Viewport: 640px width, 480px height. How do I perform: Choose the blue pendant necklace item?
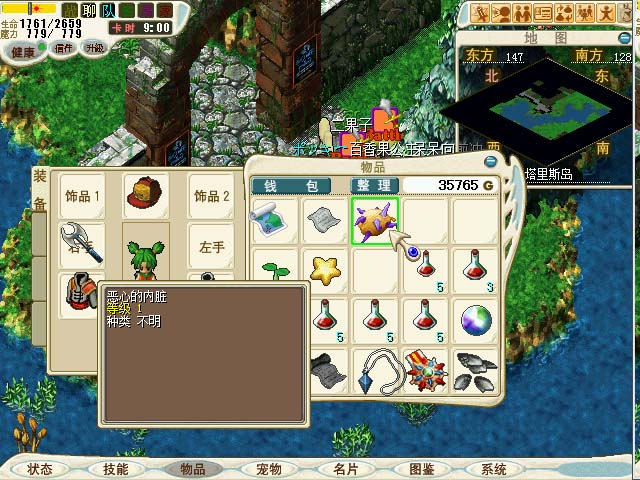378,368
